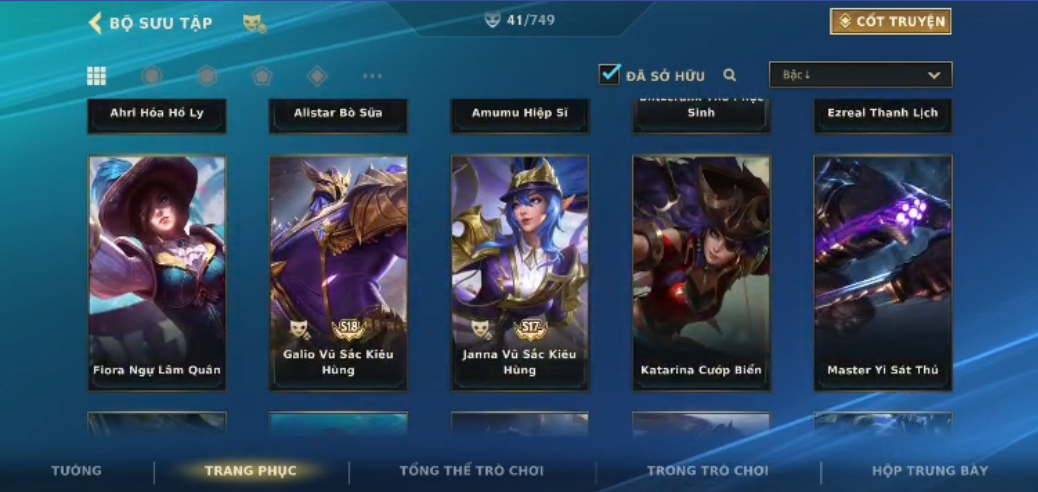Click the three dots more filters icon

[372, 76]
